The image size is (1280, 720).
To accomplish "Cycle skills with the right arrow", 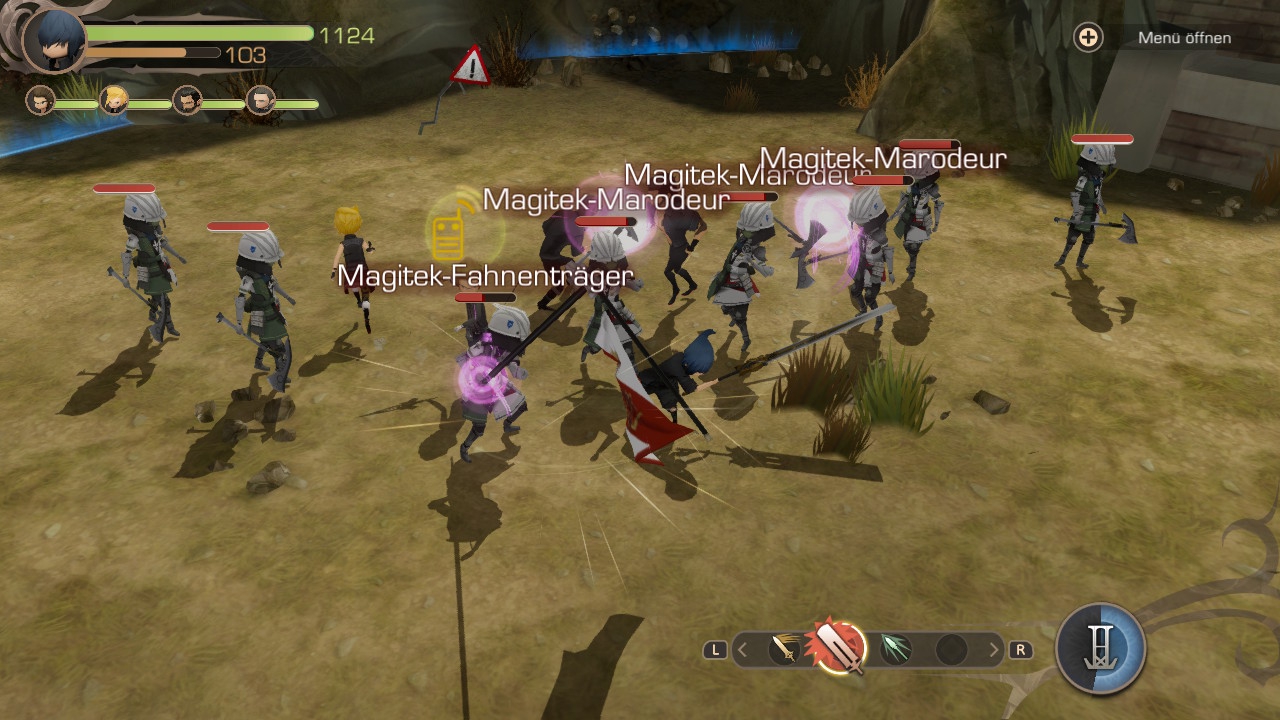I will tap(993, 650).
